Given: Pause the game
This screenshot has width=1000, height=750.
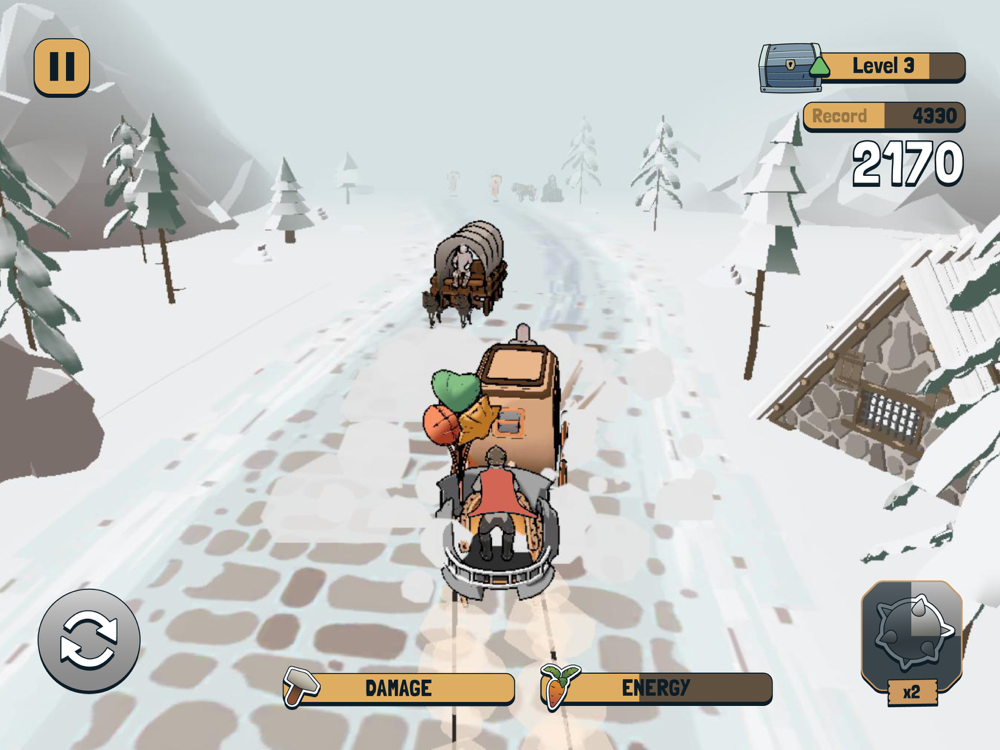Looking at the screenshot, I should (x=62, y=67).
